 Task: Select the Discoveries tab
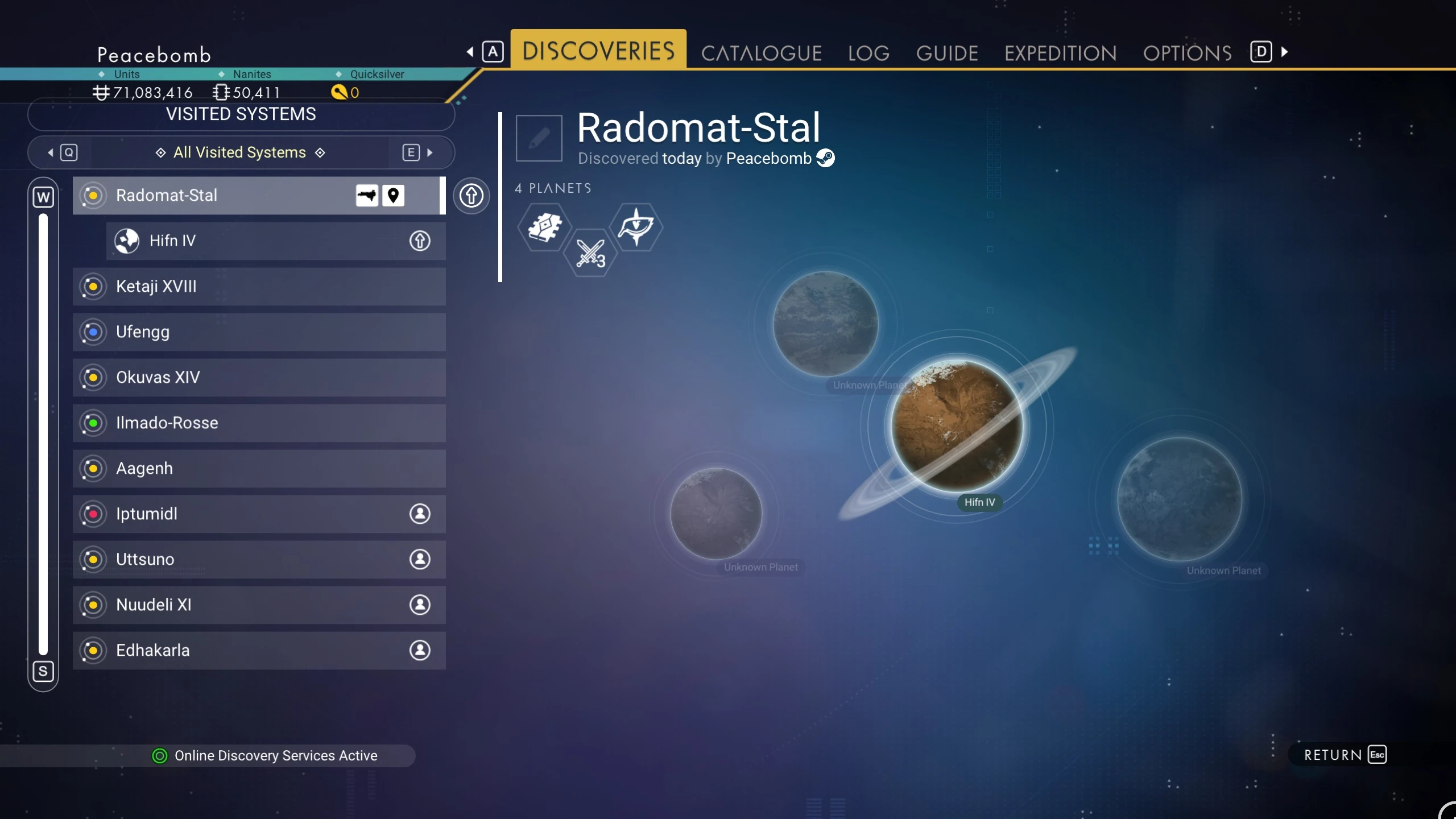tap(598, 50)
